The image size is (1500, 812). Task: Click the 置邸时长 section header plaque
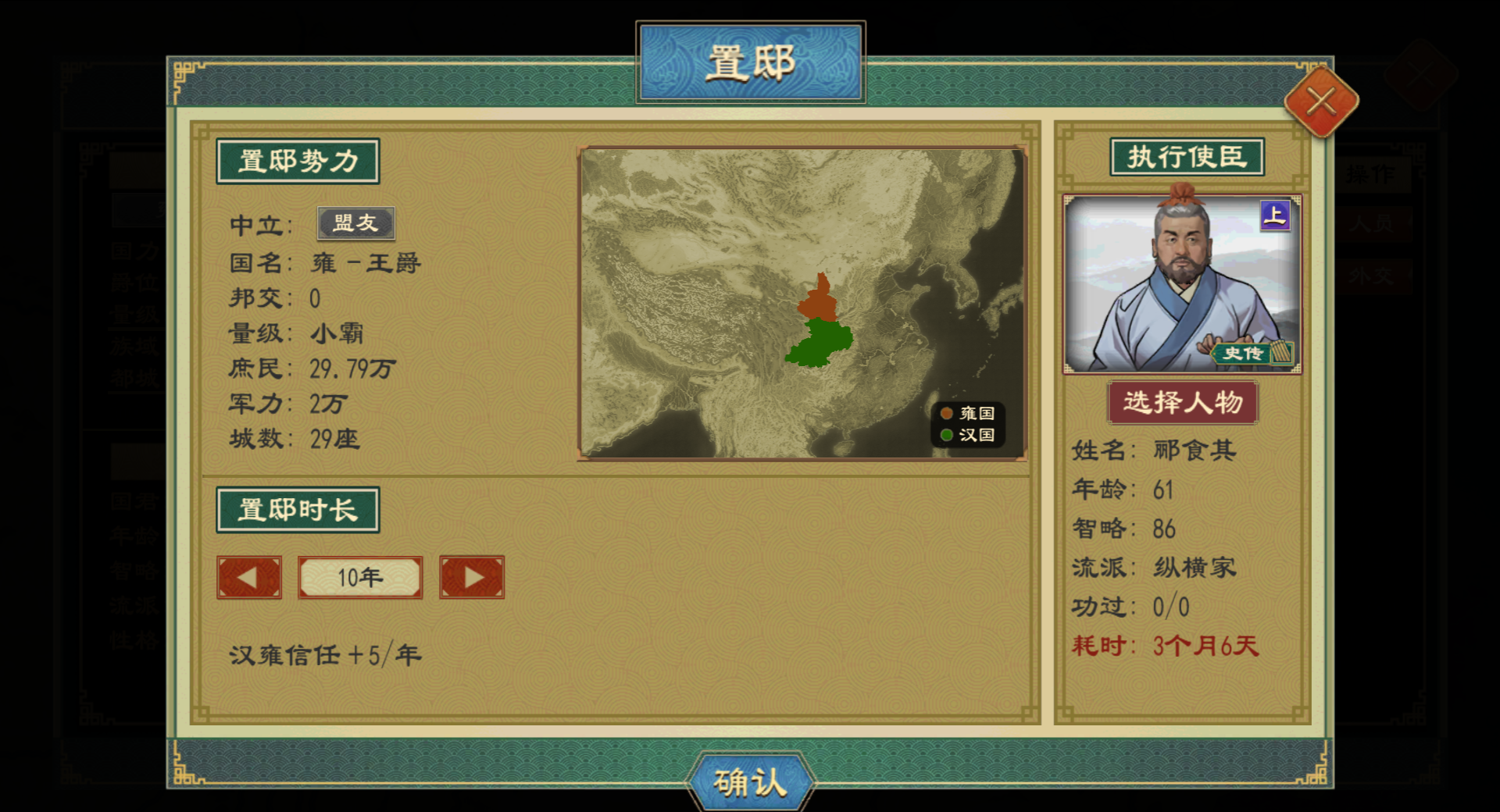298,507
